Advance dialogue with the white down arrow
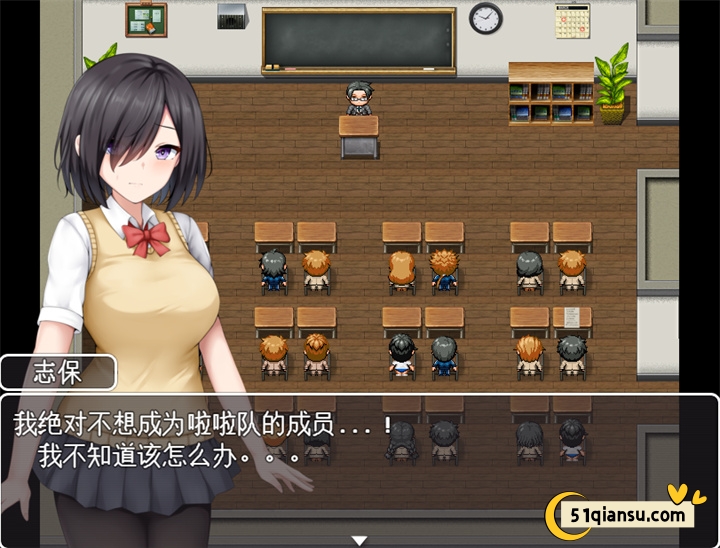Image resolution: width=720 pixels, height=548 pixels. (x=359, y=540)
